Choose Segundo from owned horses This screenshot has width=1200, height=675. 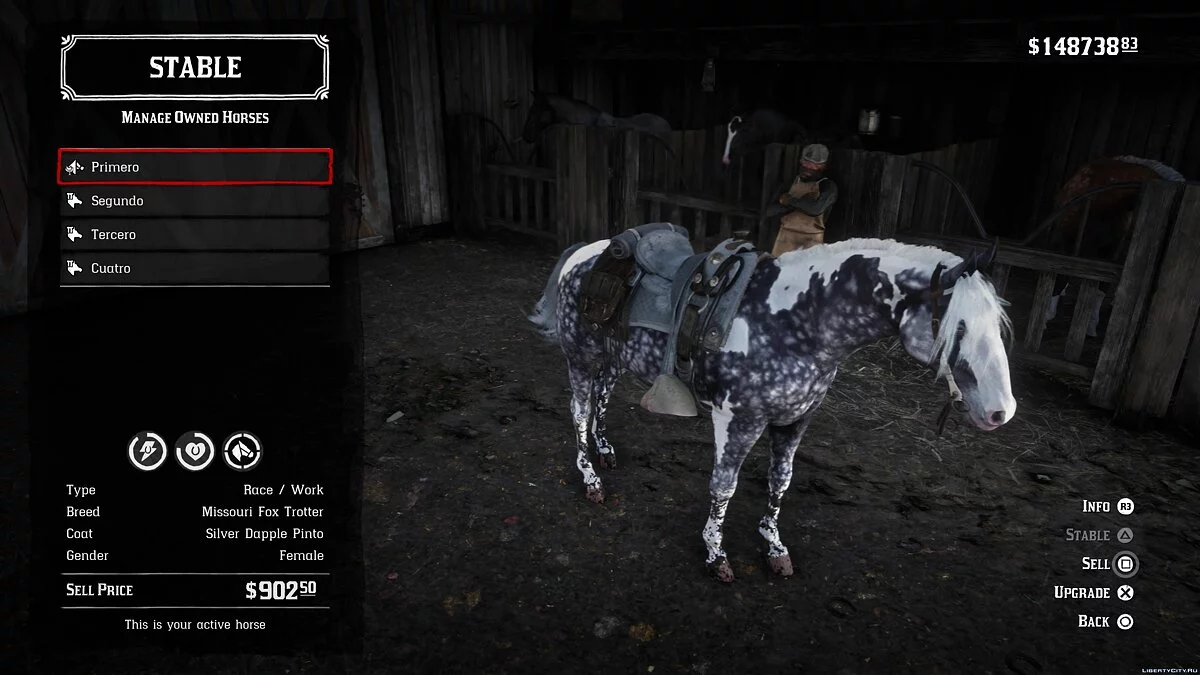pyautogui.click(x=195, y=201)
